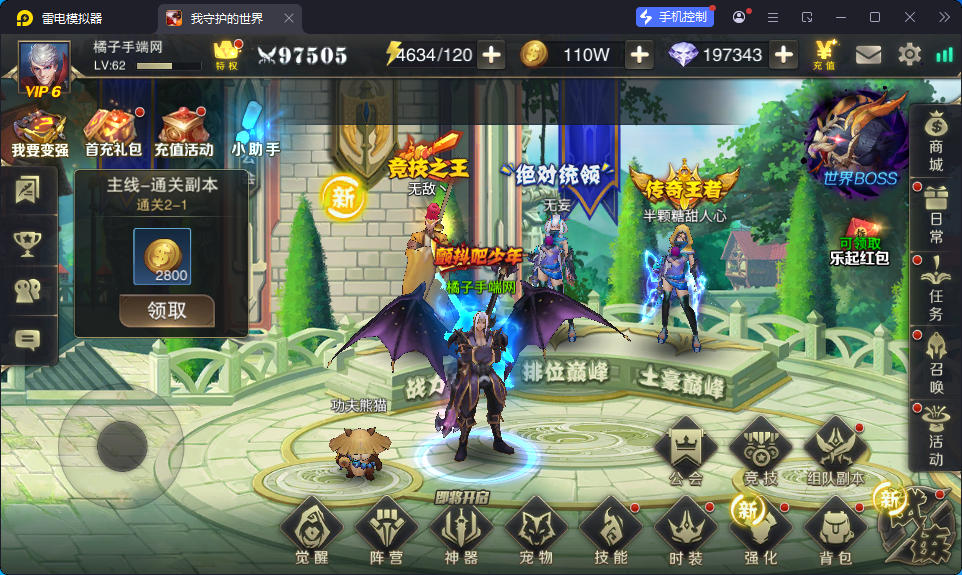Open the 强化 enhancement menu
The height and width of the screenshot is (575, 962).
[x=760, y=529]
